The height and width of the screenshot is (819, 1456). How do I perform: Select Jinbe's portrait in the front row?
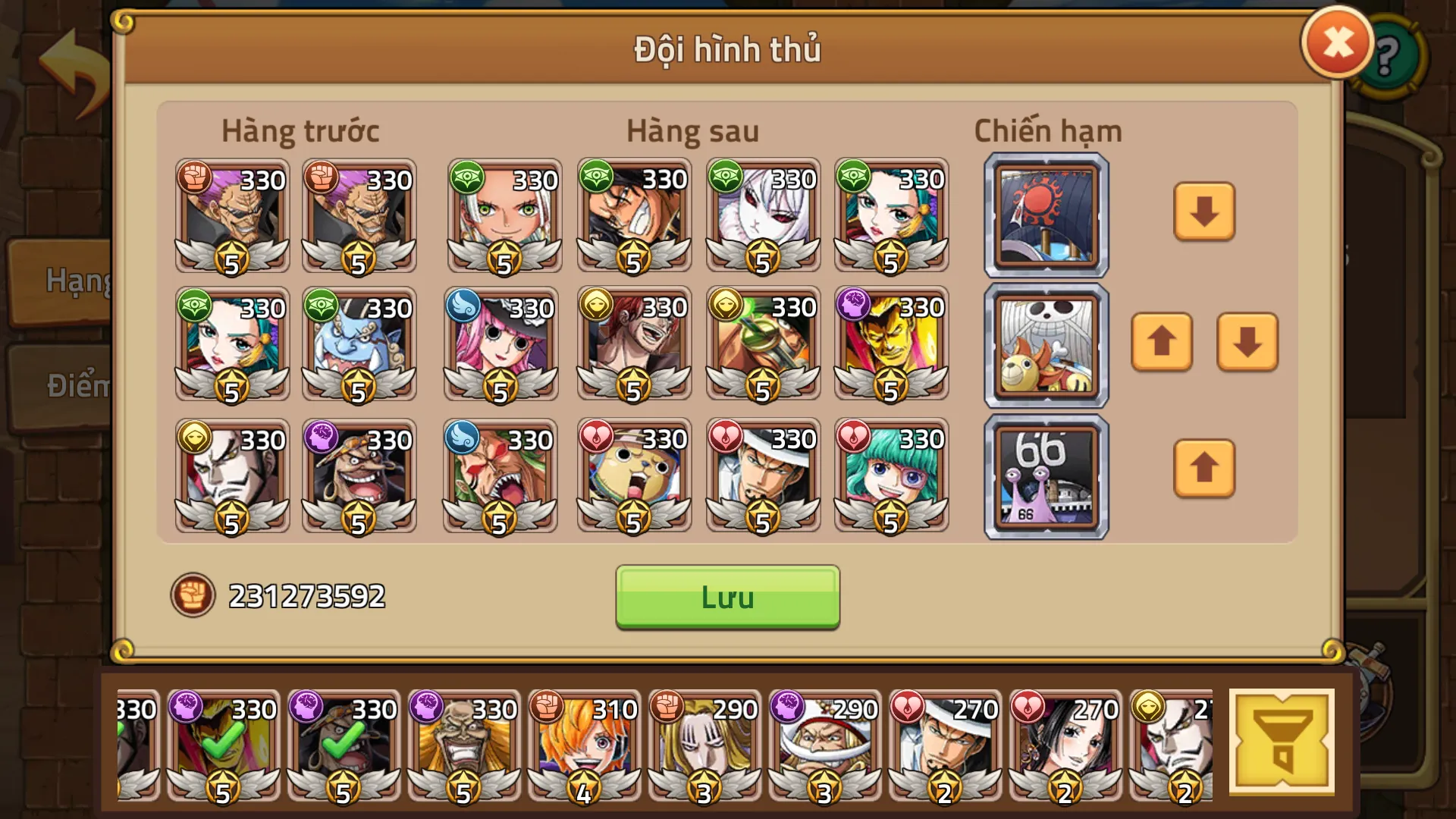tap(359, 345)
